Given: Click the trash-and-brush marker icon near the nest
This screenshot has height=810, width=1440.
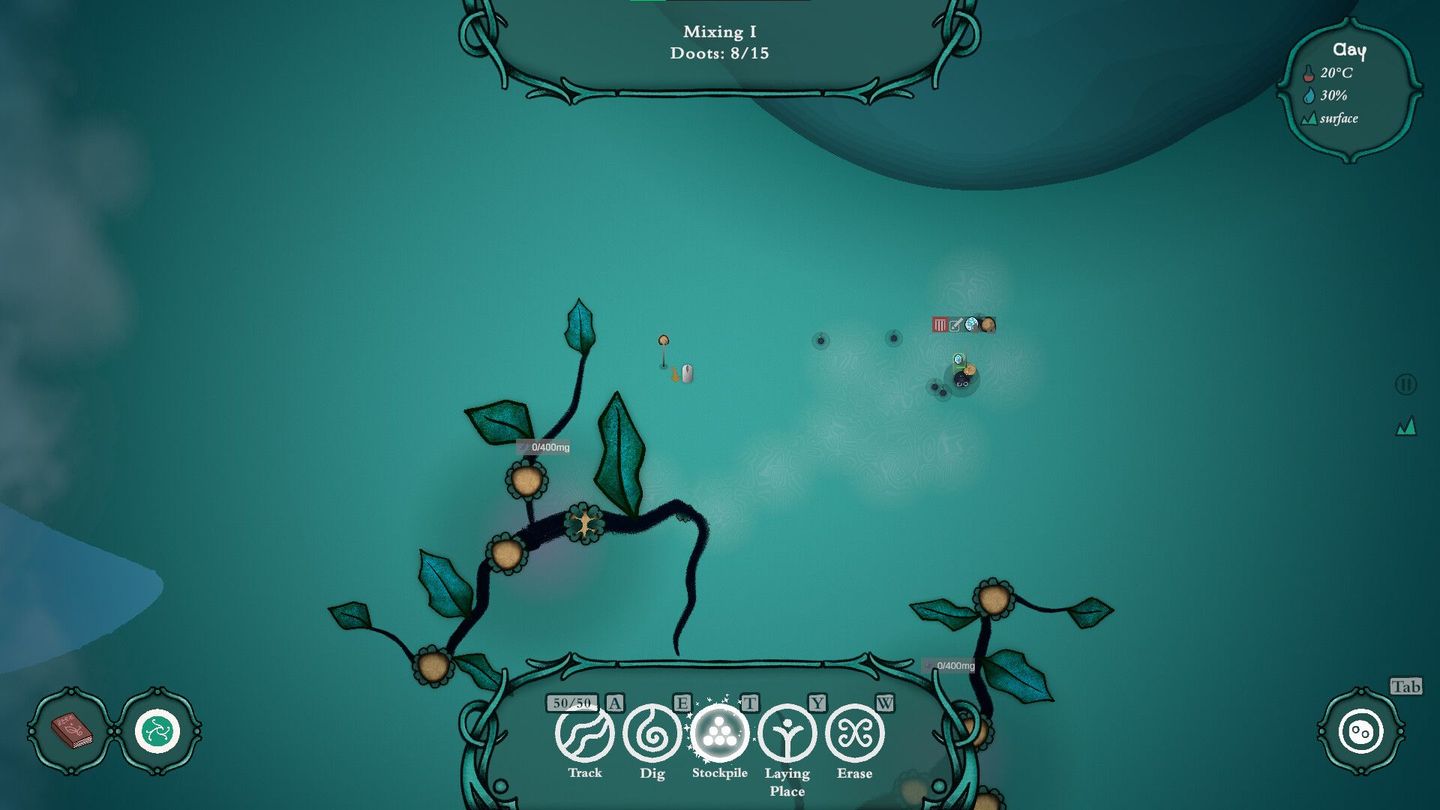Looking at the screenshot, I should pos(955,324).
